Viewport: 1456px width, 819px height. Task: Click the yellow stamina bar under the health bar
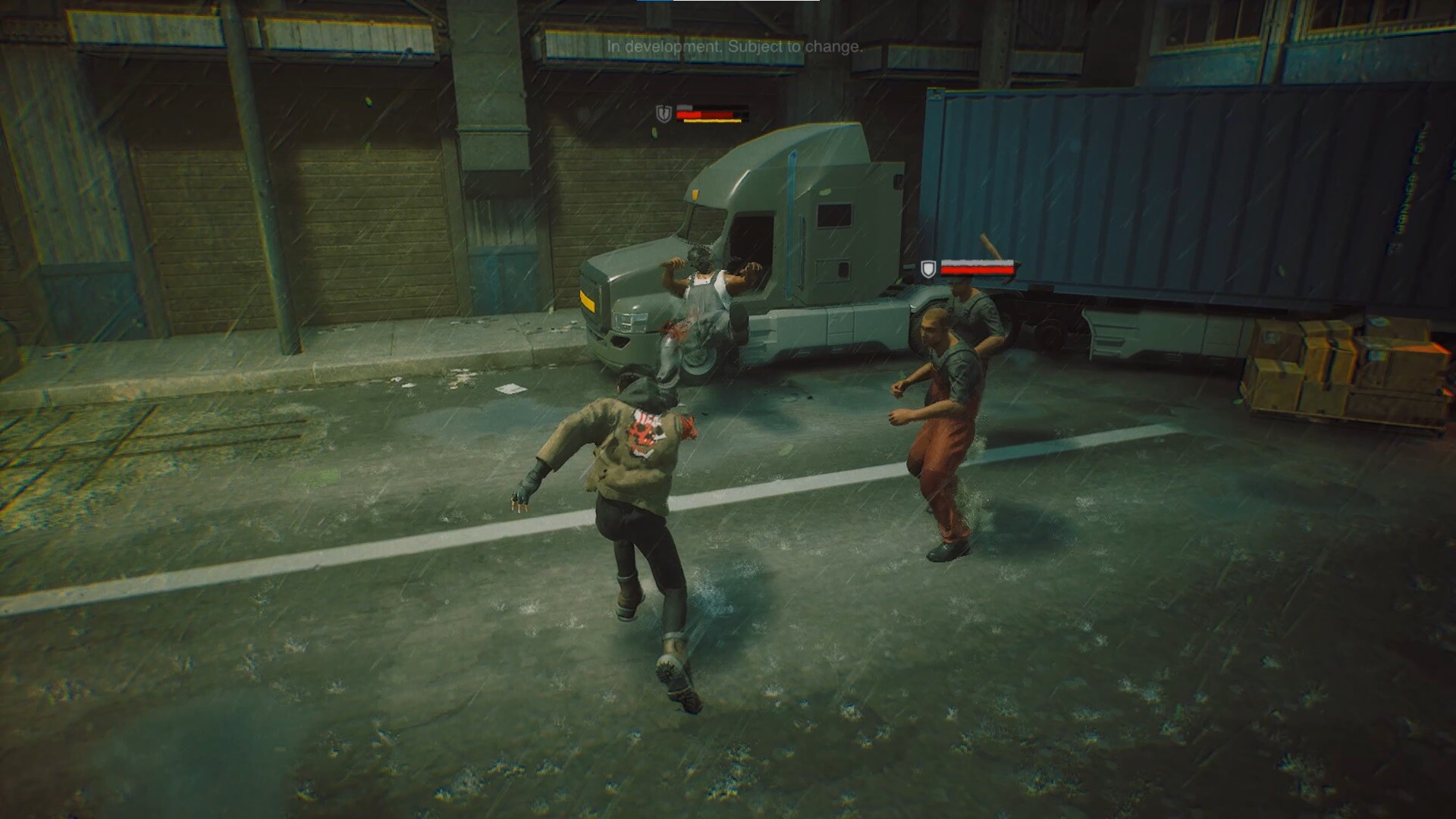[713, 121]
